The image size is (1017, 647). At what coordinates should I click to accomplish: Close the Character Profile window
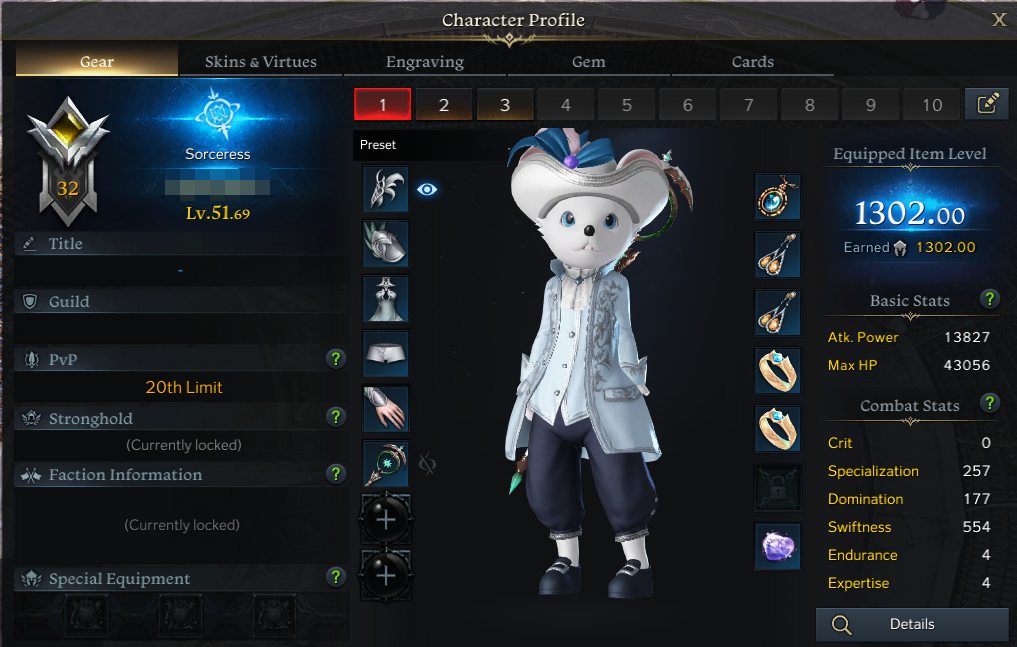tap(998, 19)
